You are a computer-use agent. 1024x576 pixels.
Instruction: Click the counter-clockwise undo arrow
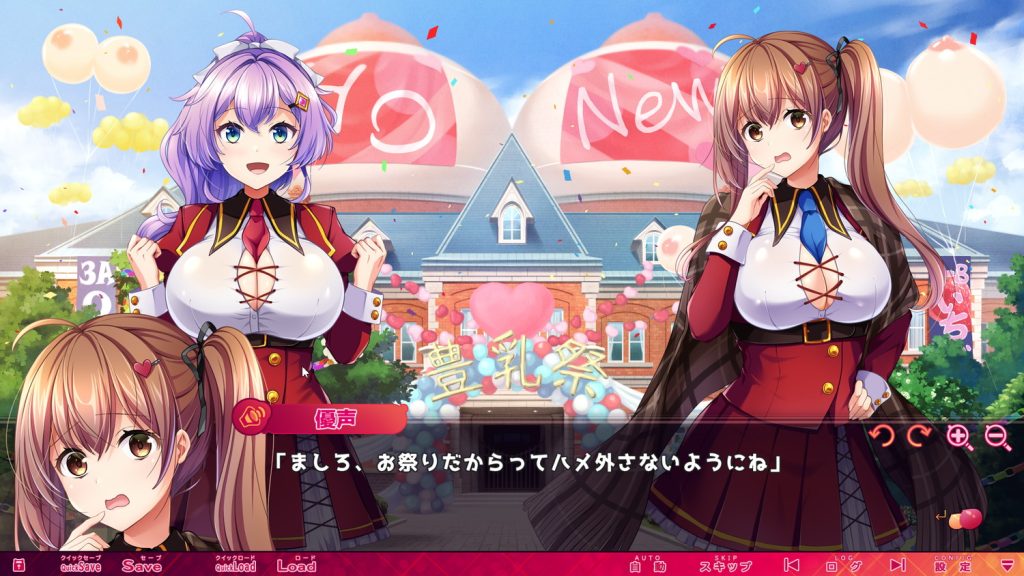pos(880,436)
